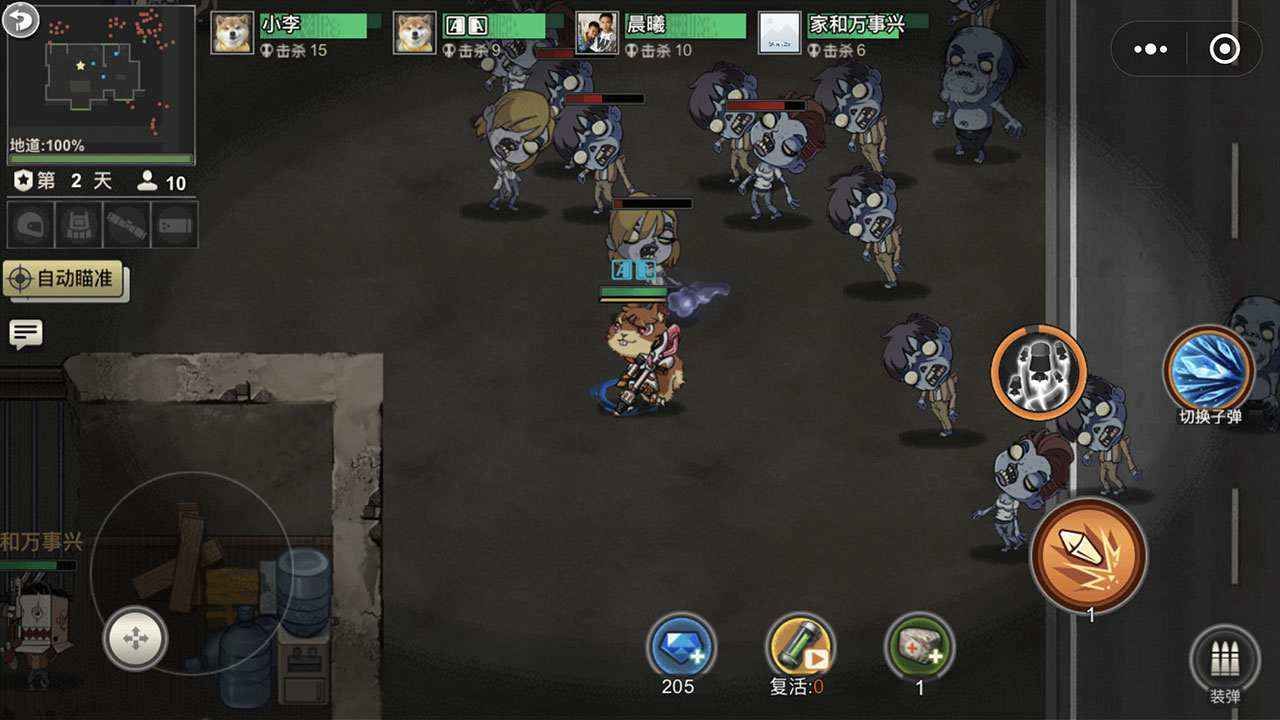Select the body armor equipment slot
Screen dimensions: 1280x720
coord(77,224)
